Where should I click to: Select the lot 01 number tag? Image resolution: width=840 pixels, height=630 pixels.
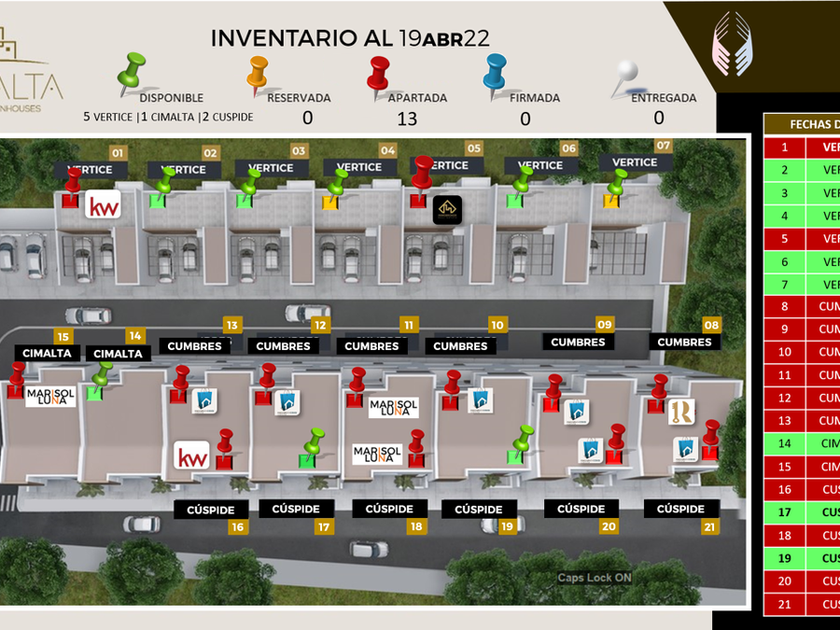pos(118,153)
